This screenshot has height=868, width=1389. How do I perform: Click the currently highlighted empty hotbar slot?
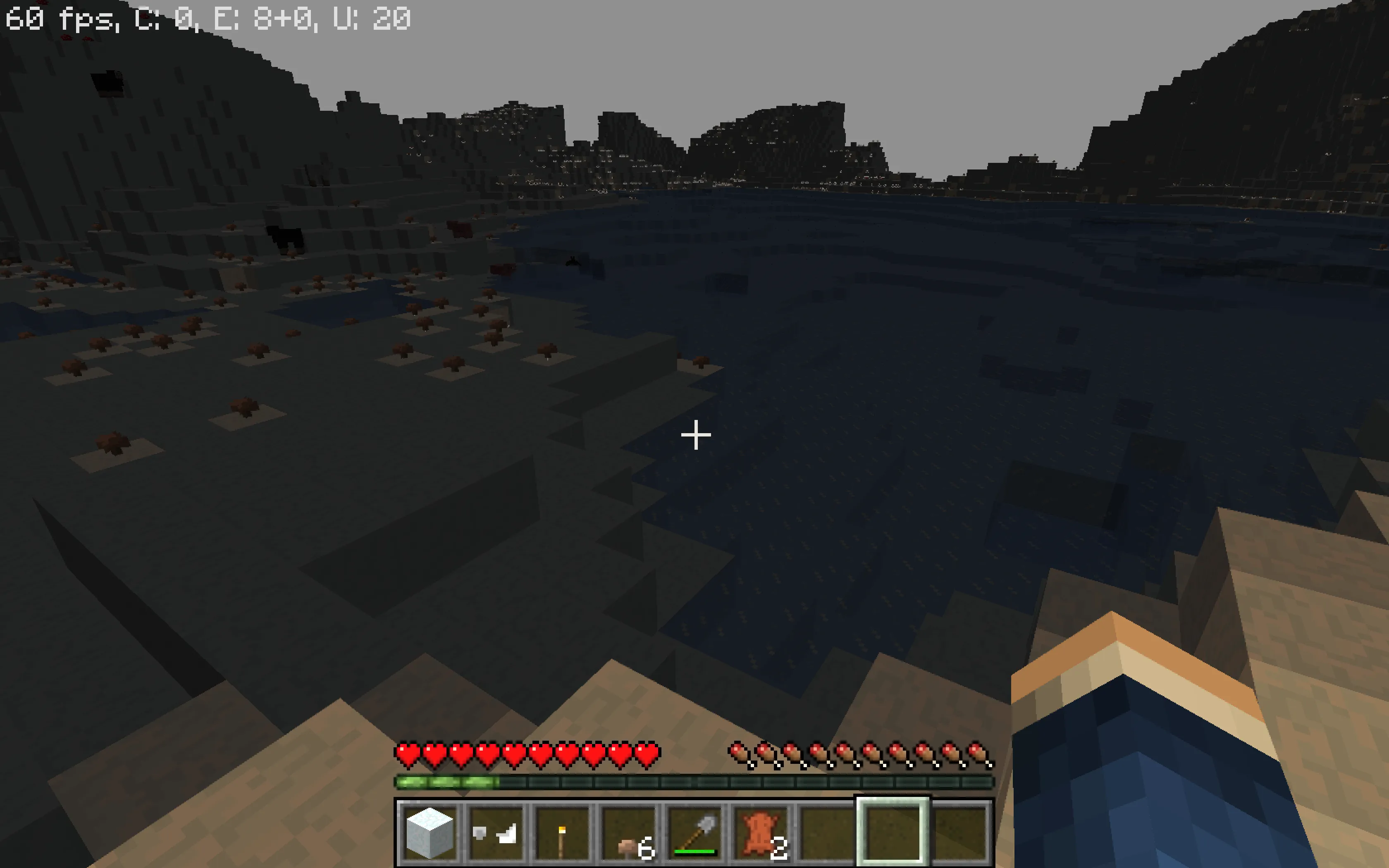tap(894, 835)
